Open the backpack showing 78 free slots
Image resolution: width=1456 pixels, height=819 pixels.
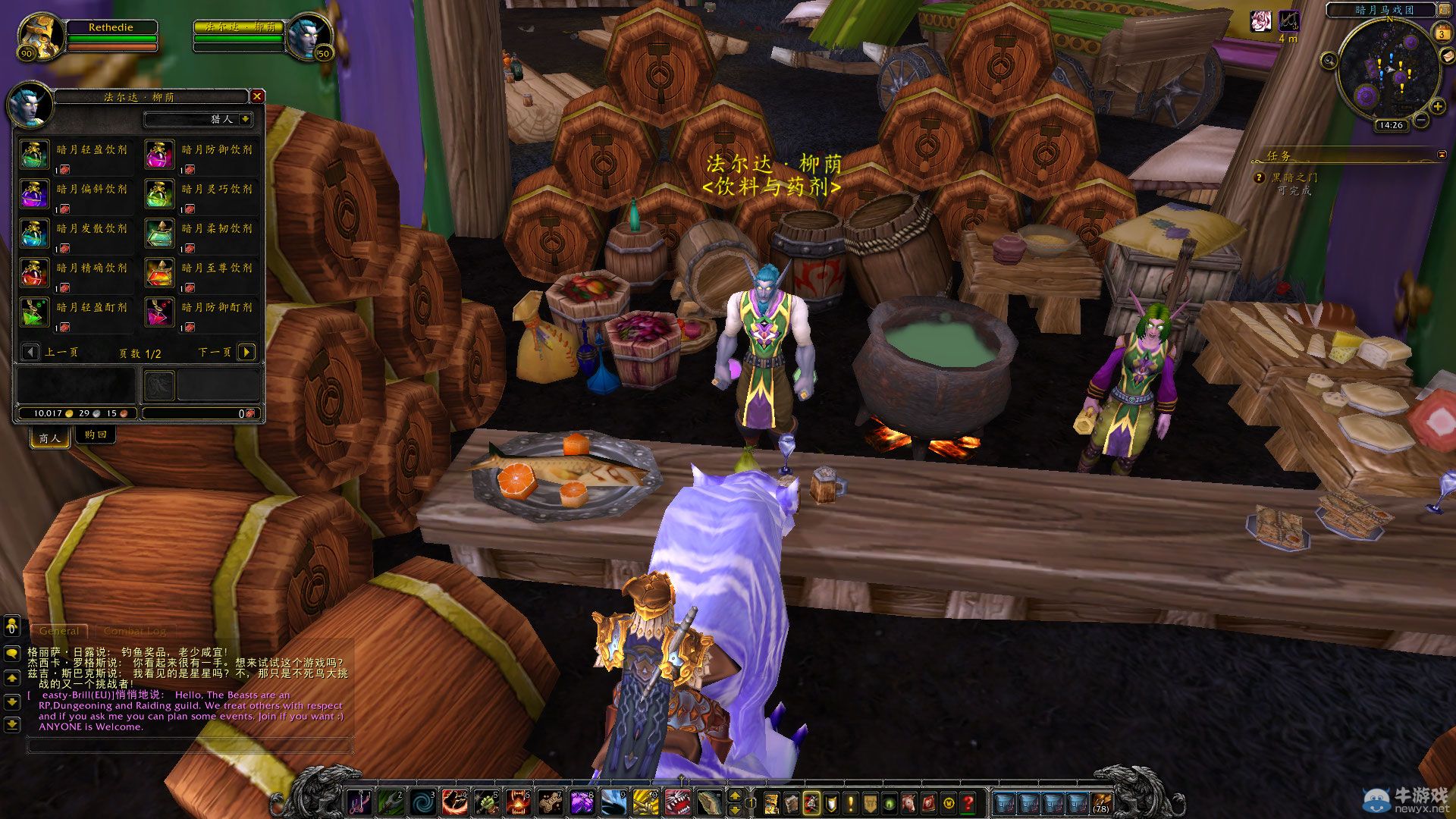pyautogui.click(x=1100, y=802)
